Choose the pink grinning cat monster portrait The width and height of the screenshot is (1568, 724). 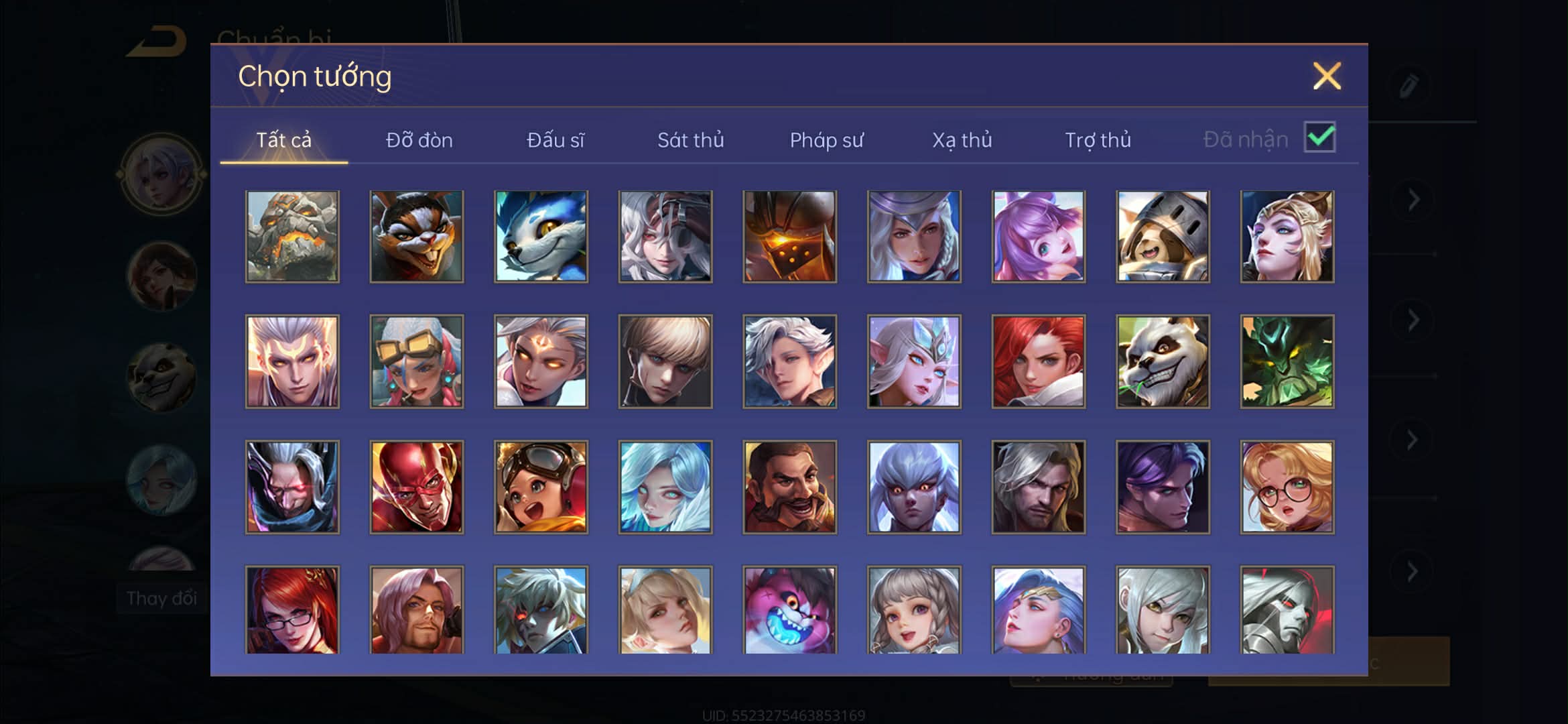click(x=789, y=609)
